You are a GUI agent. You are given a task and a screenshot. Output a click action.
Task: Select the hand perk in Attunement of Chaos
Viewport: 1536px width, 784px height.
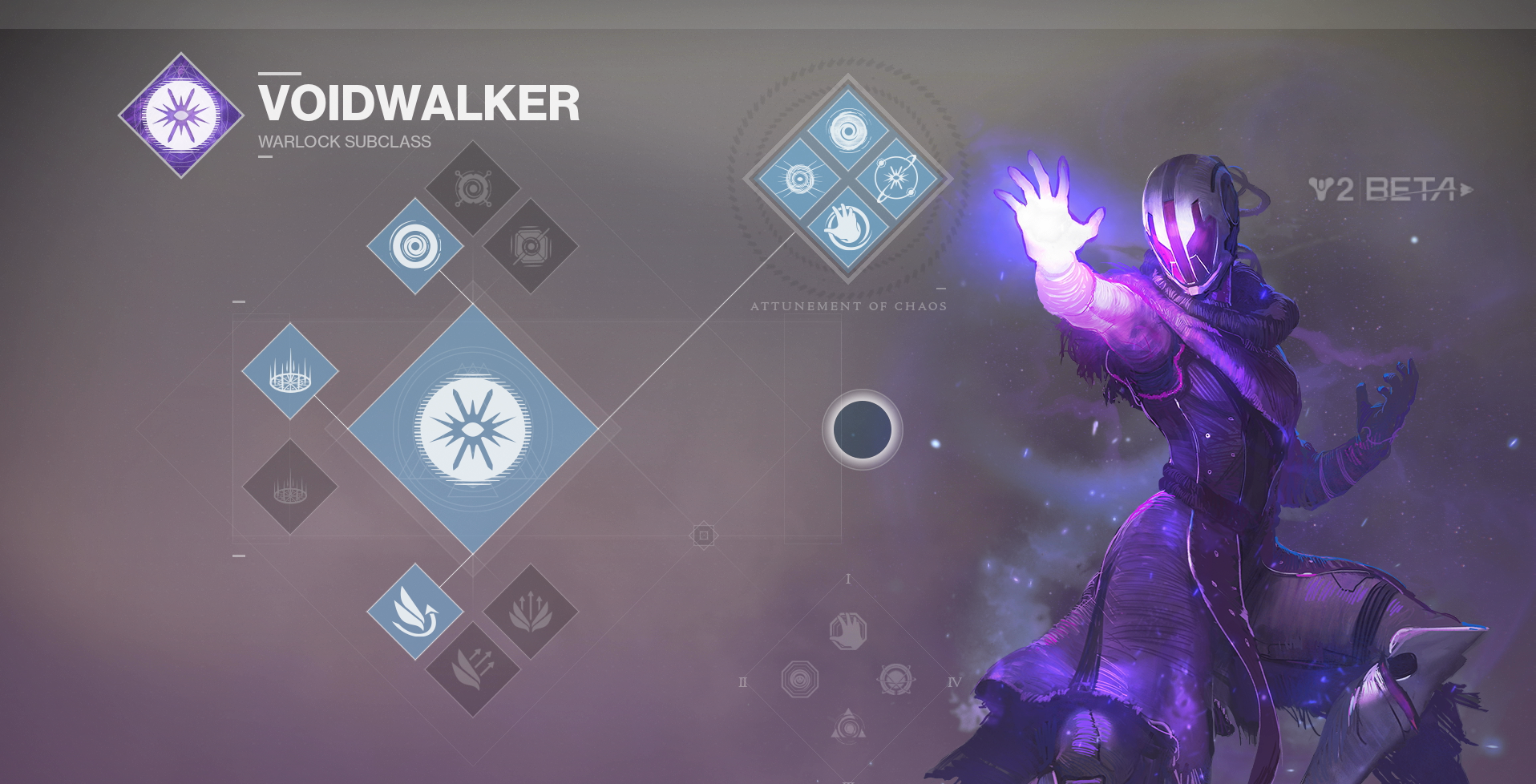coord(848,228)
